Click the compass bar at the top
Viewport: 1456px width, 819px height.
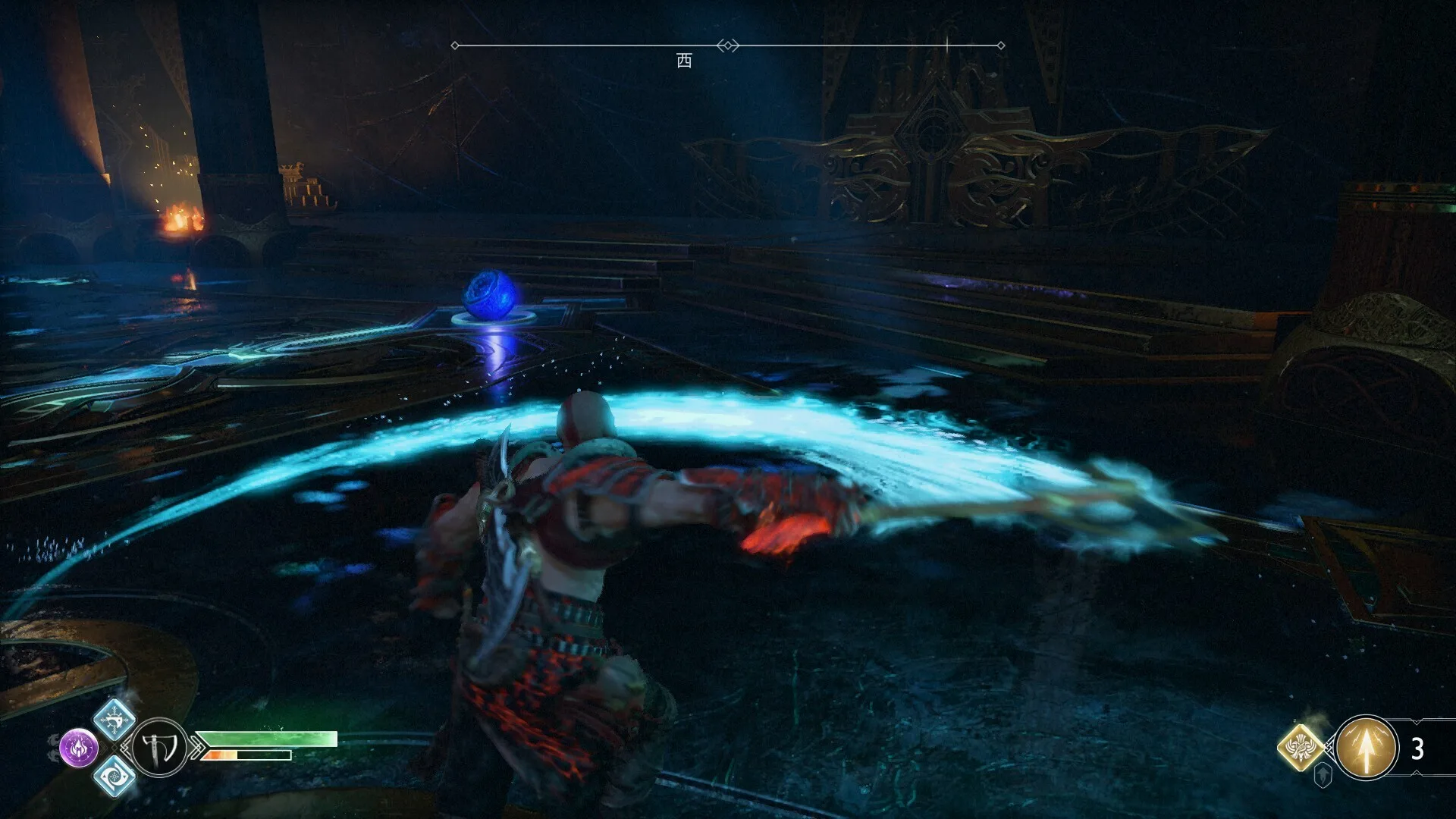tap(727, 45)
